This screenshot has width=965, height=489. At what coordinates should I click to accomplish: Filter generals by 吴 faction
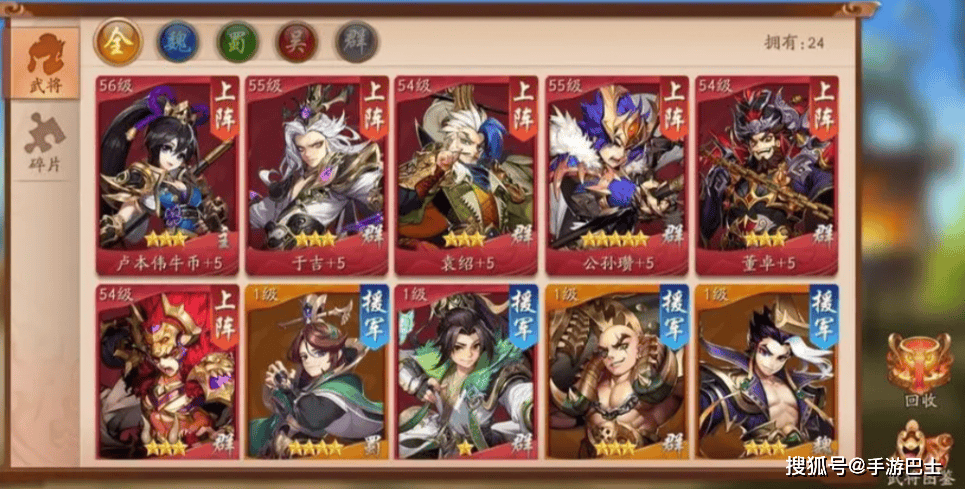(x=297, y=42)
